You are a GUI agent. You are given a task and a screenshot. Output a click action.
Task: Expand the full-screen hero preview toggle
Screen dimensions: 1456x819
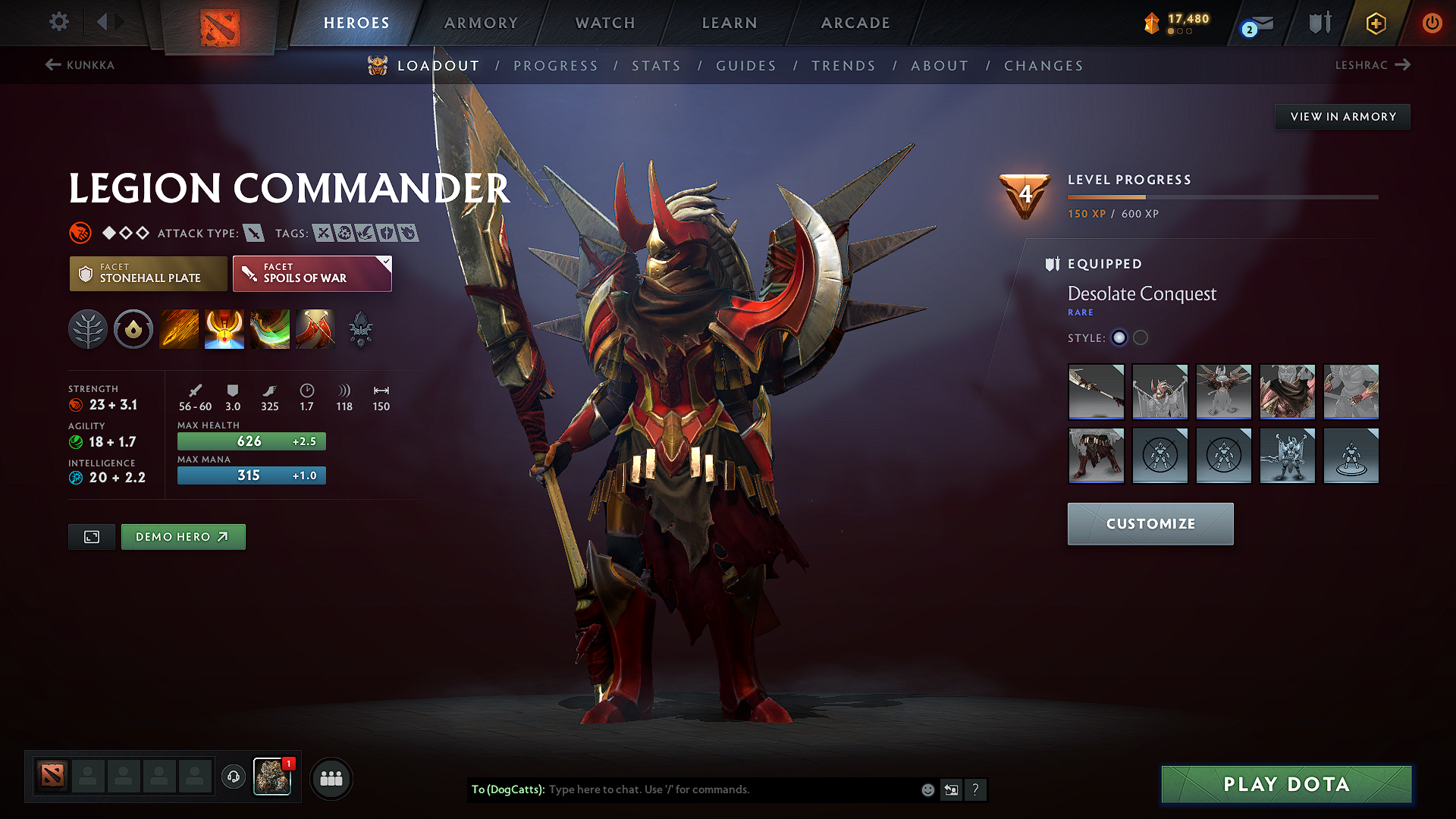pyautogui.click(x=91, y=536)
